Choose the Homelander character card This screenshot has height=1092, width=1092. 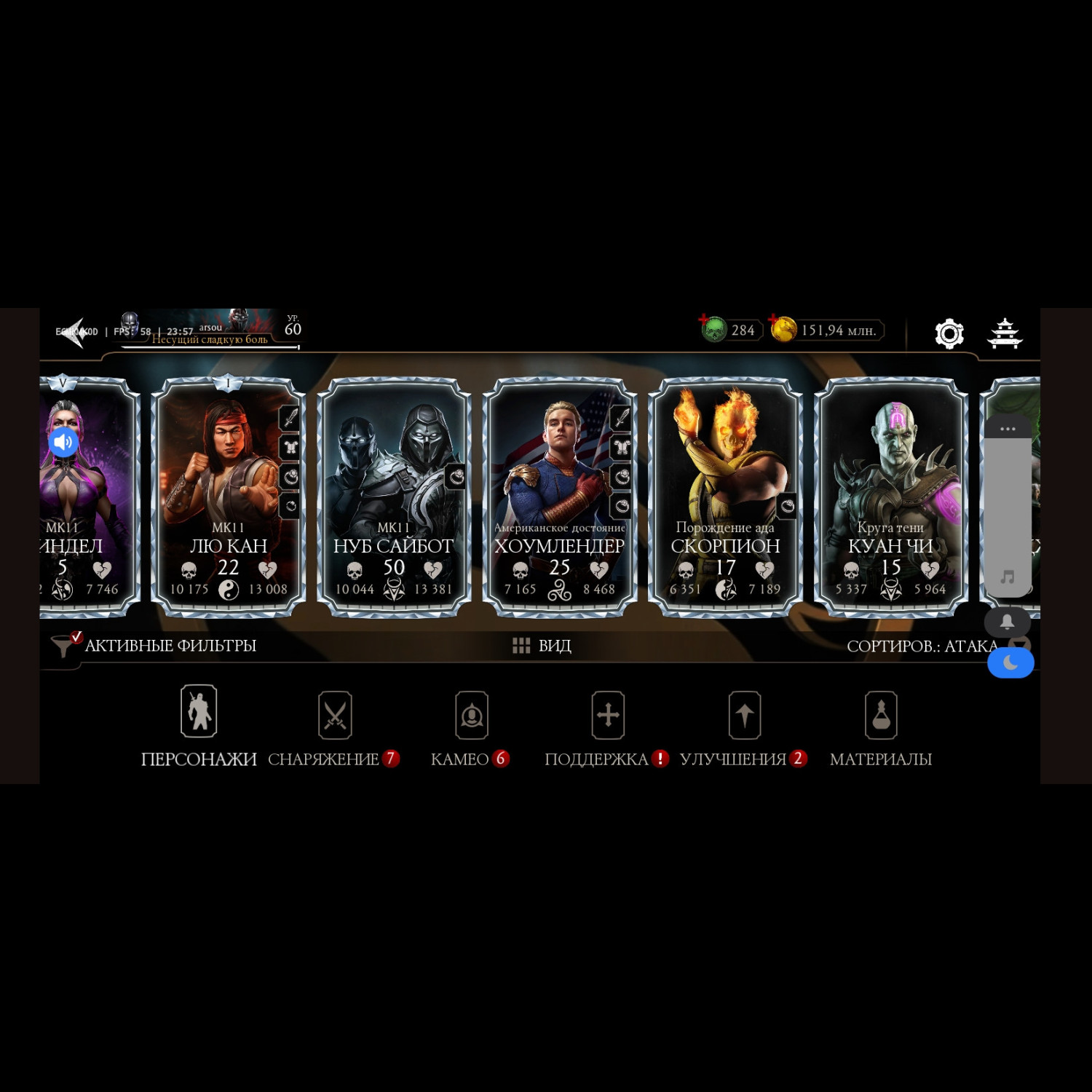pyautogui.click(x=559, y=496)
